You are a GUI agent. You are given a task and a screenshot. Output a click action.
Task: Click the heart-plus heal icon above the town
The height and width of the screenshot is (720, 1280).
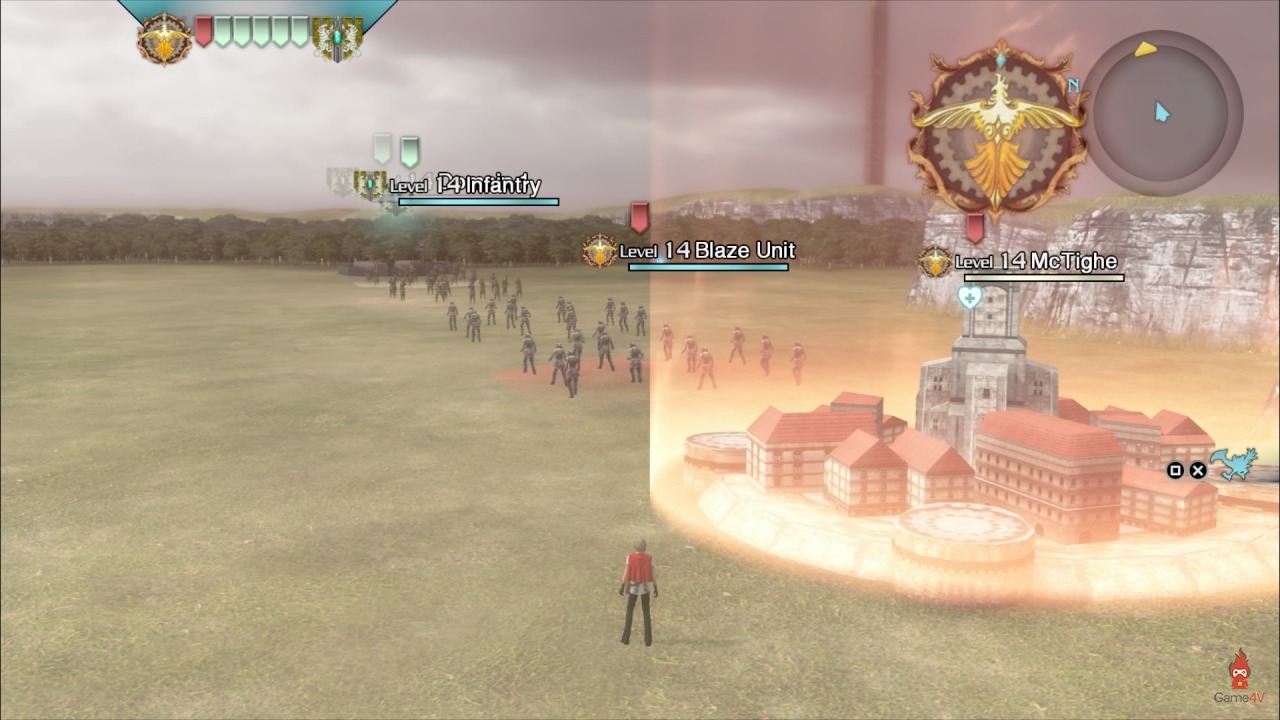[x=968, y=297]
